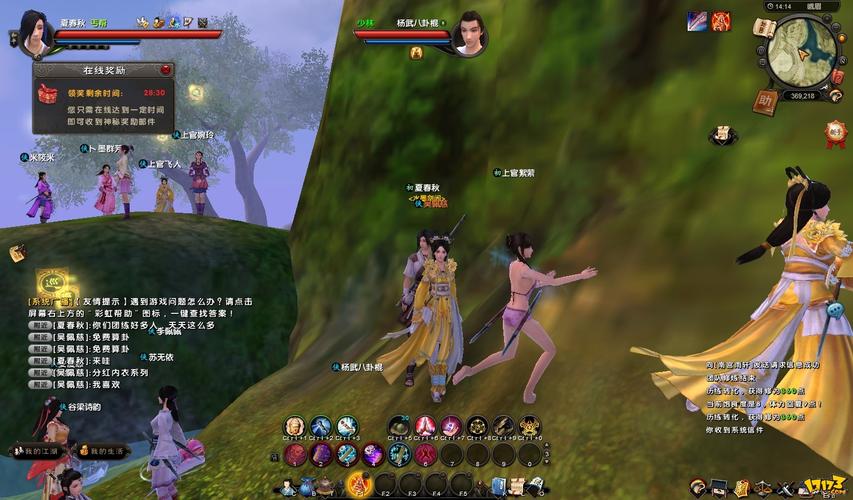Close the 在线奖励 online reward panel
This screenshot has height=500, width=853.
(166, 71)
